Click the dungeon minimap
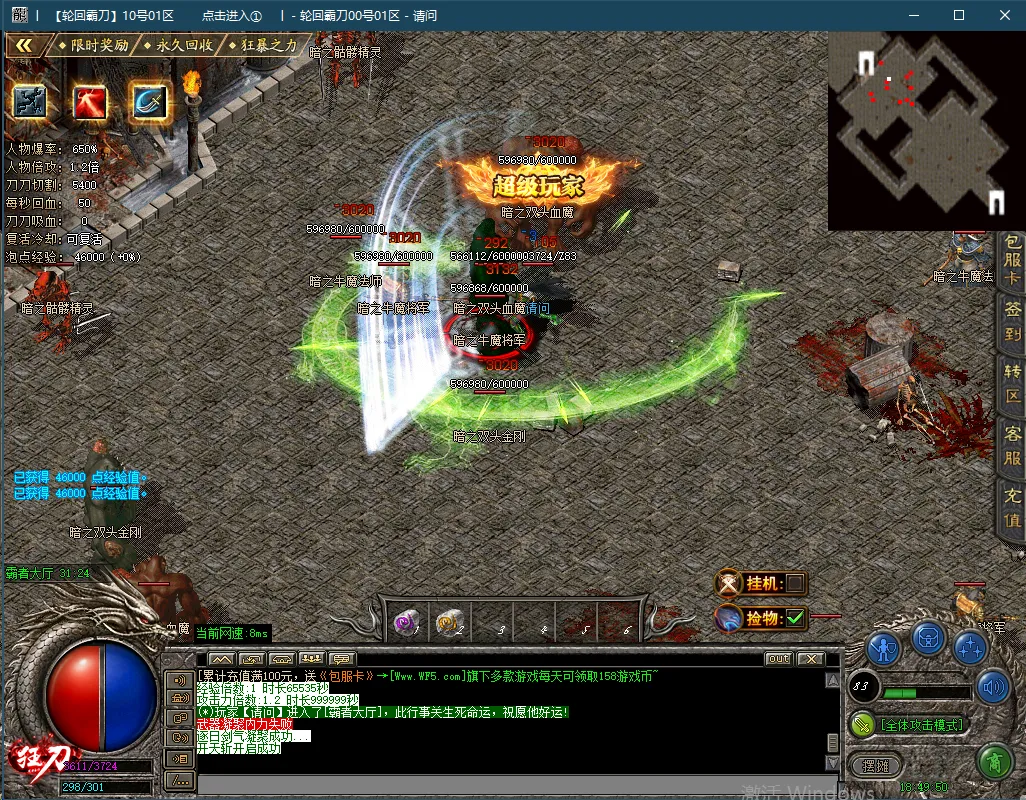Screen dimensions: 1026x800 (x=925, y=130)
